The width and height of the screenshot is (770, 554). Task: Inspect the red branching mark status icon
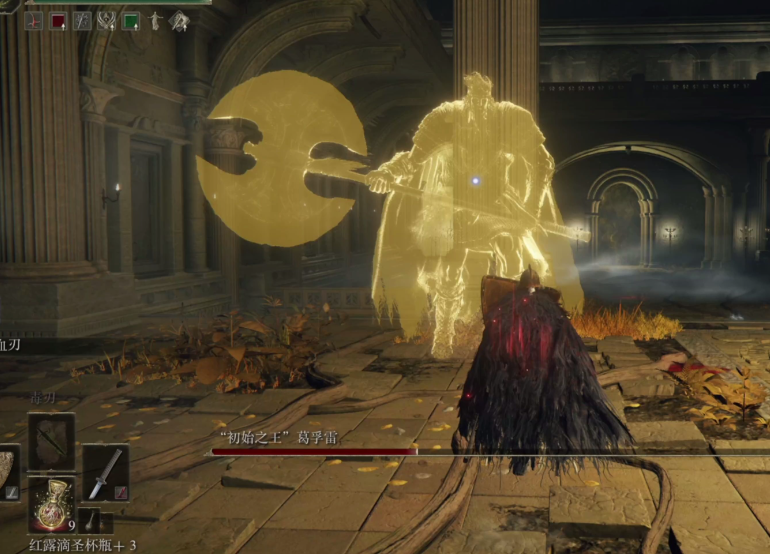pyautogui.click(x=34, y=20)
